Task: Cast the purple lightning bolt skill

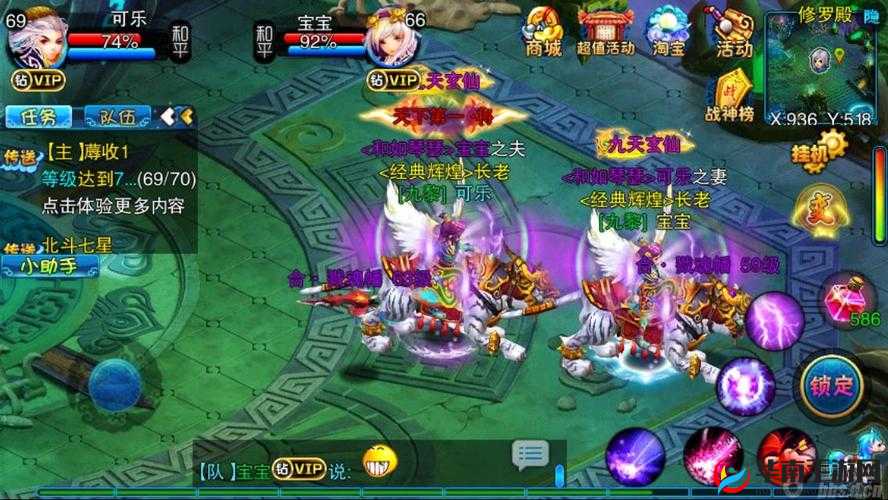Action: [773, 321]
